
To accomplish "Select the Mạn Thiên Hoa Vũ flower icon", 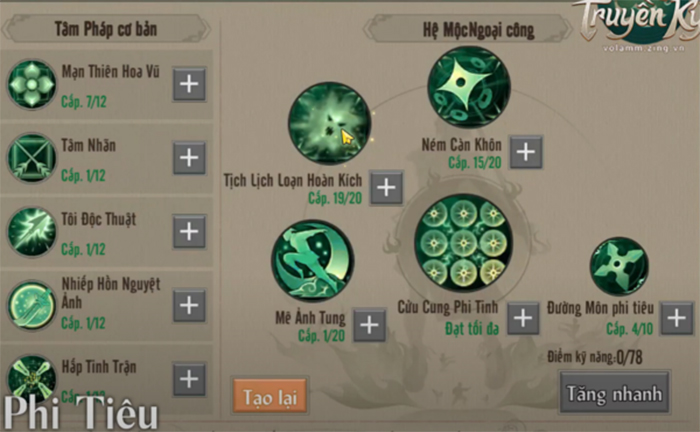I will pos(32,84).
